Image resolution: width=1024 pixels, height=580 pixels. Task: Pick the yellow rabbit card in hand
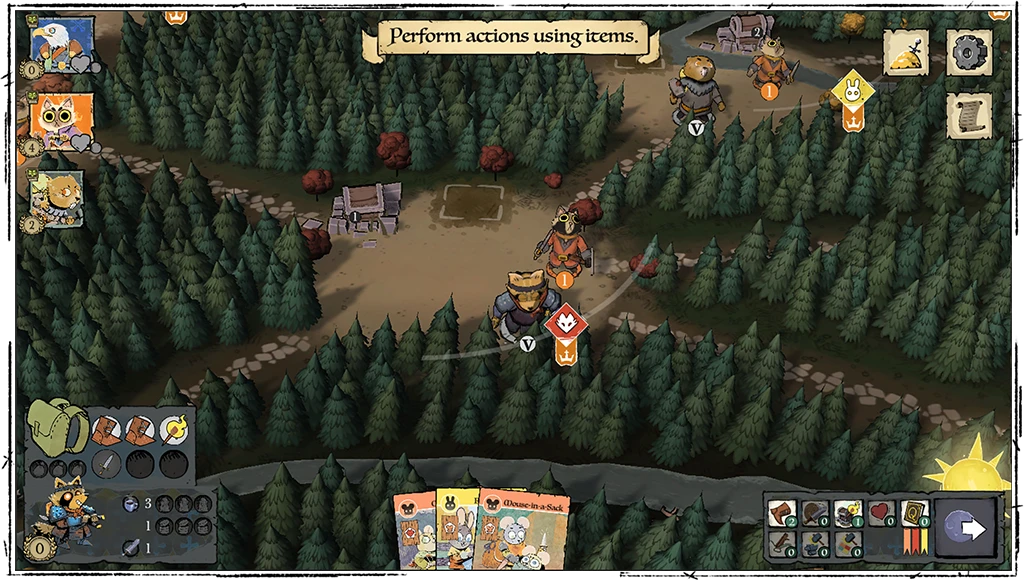pyautogui.click(x=455, y=530)
